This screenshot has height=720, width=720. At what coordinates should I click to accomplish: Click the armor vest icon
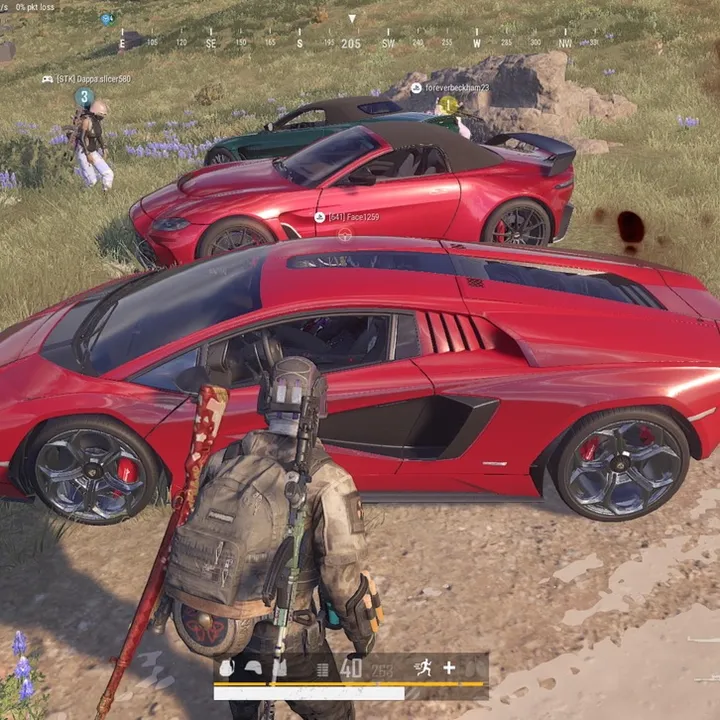280,669
